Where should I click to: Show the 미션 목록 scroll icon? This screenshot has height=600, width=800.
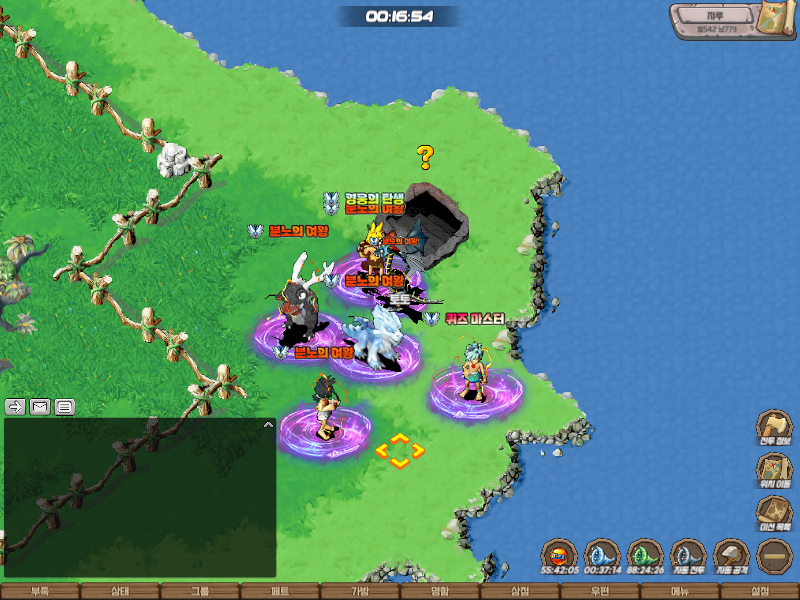click(x=775, y=513)
